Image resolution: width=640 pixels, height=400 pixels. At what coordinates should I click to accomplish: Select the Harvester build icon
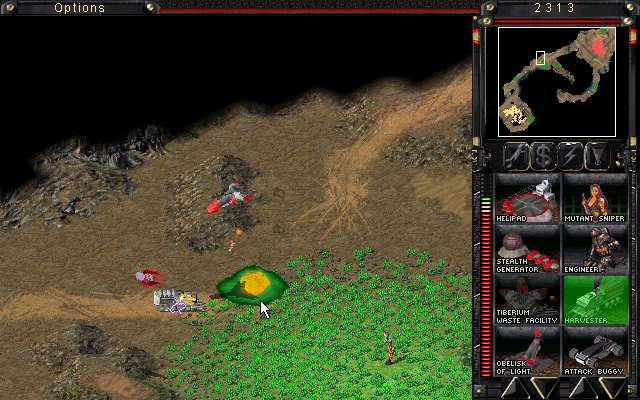coord(595,301)
